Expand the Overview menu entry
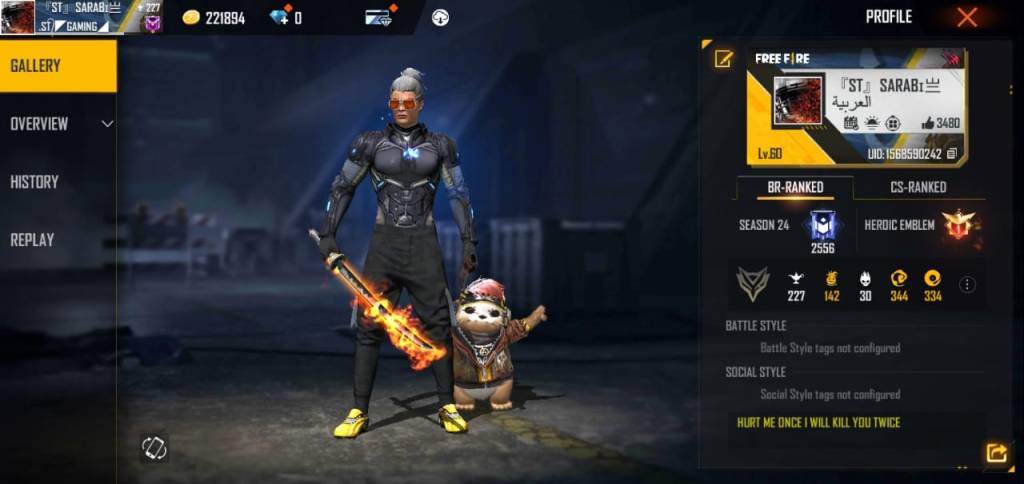 [58, 124]
